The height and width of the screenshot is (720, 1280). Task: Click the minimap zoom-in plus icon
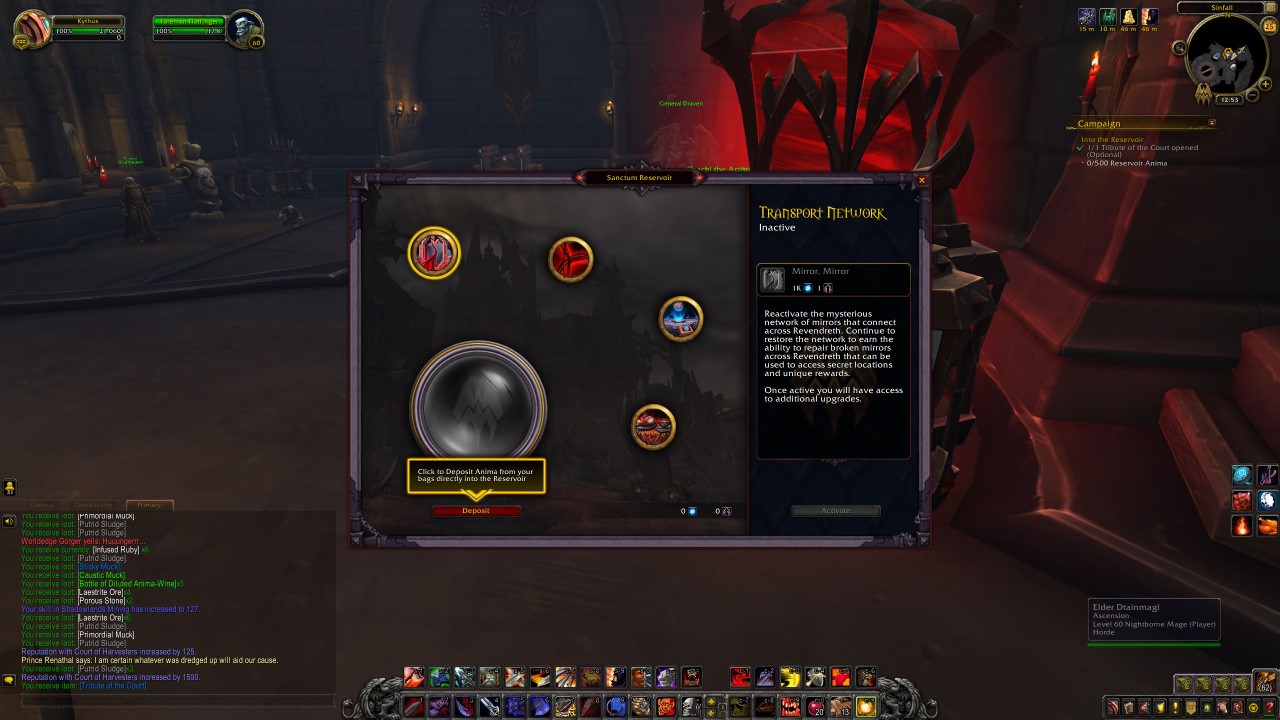[x=1265, y=83]
